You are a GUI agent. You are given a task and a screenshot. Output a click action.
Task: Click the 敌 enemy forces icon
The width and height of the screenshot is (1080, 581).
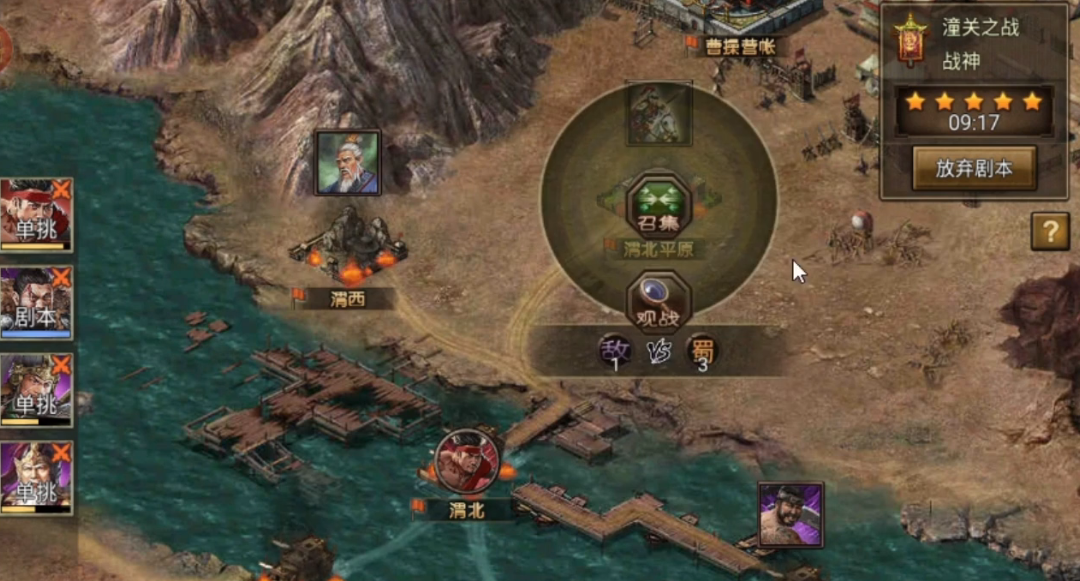[616, 351]
